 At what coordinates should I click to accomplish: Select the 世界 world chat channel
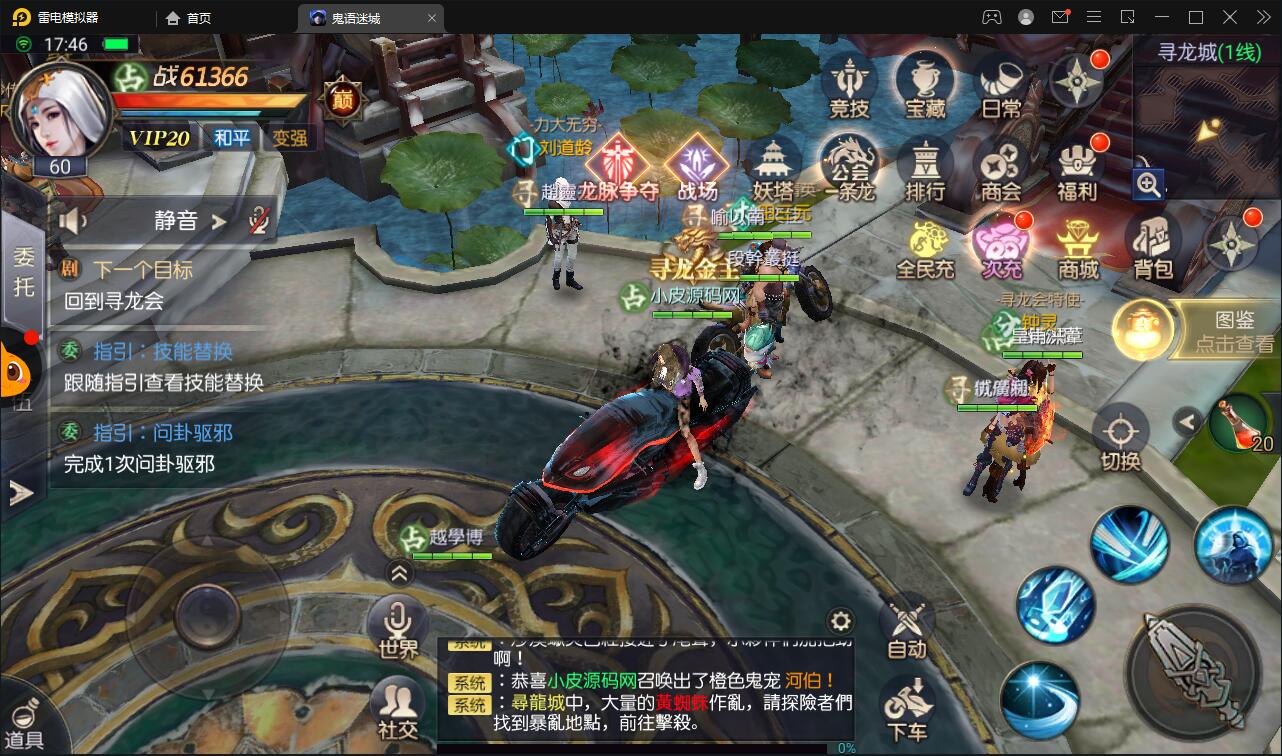(x=398, y=626)
